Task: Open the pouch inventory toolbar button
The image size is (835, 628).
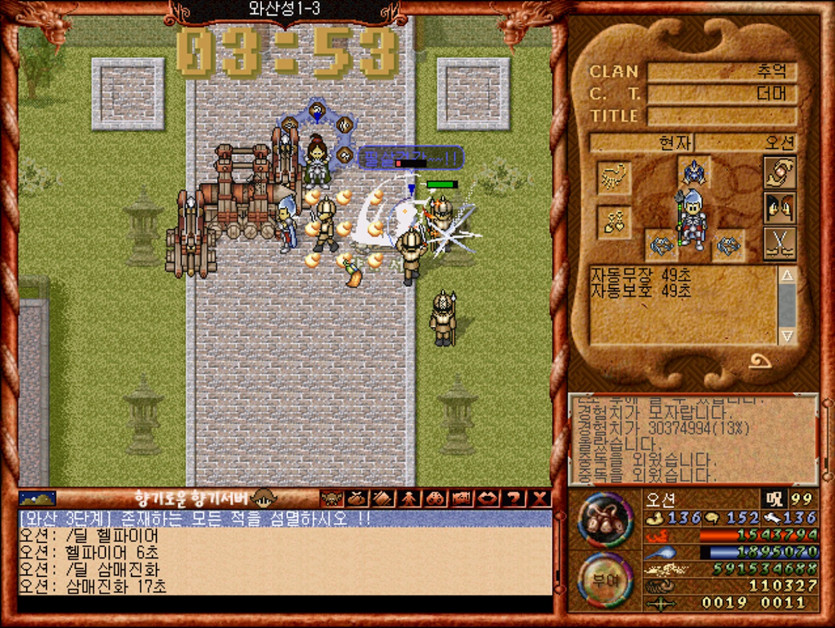Action: pos(355,498)
